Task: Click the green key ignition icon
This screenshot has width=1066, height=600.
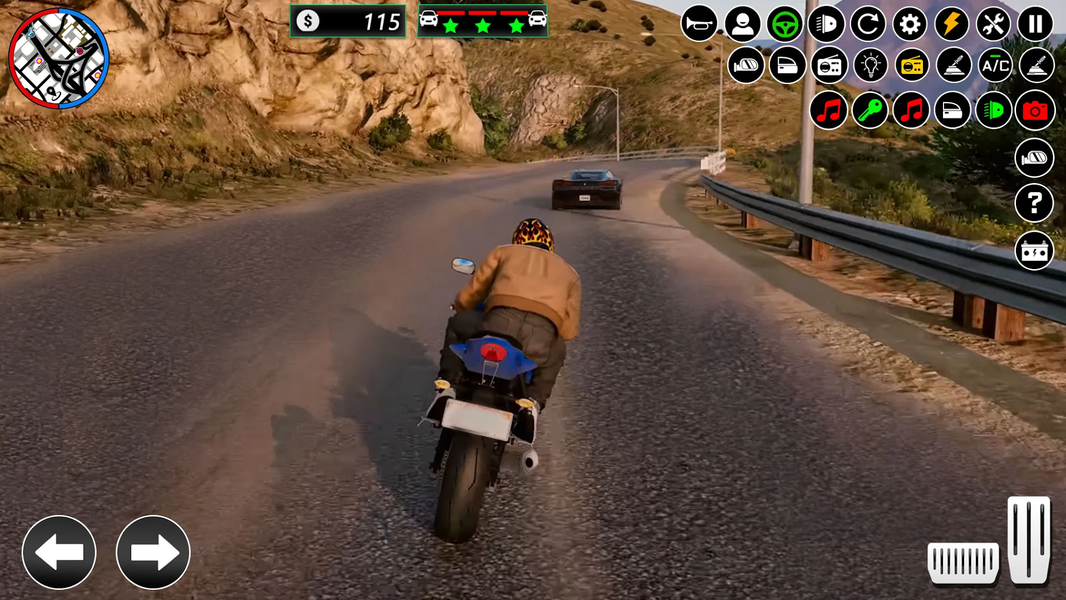Action: (x=871, y=110)
